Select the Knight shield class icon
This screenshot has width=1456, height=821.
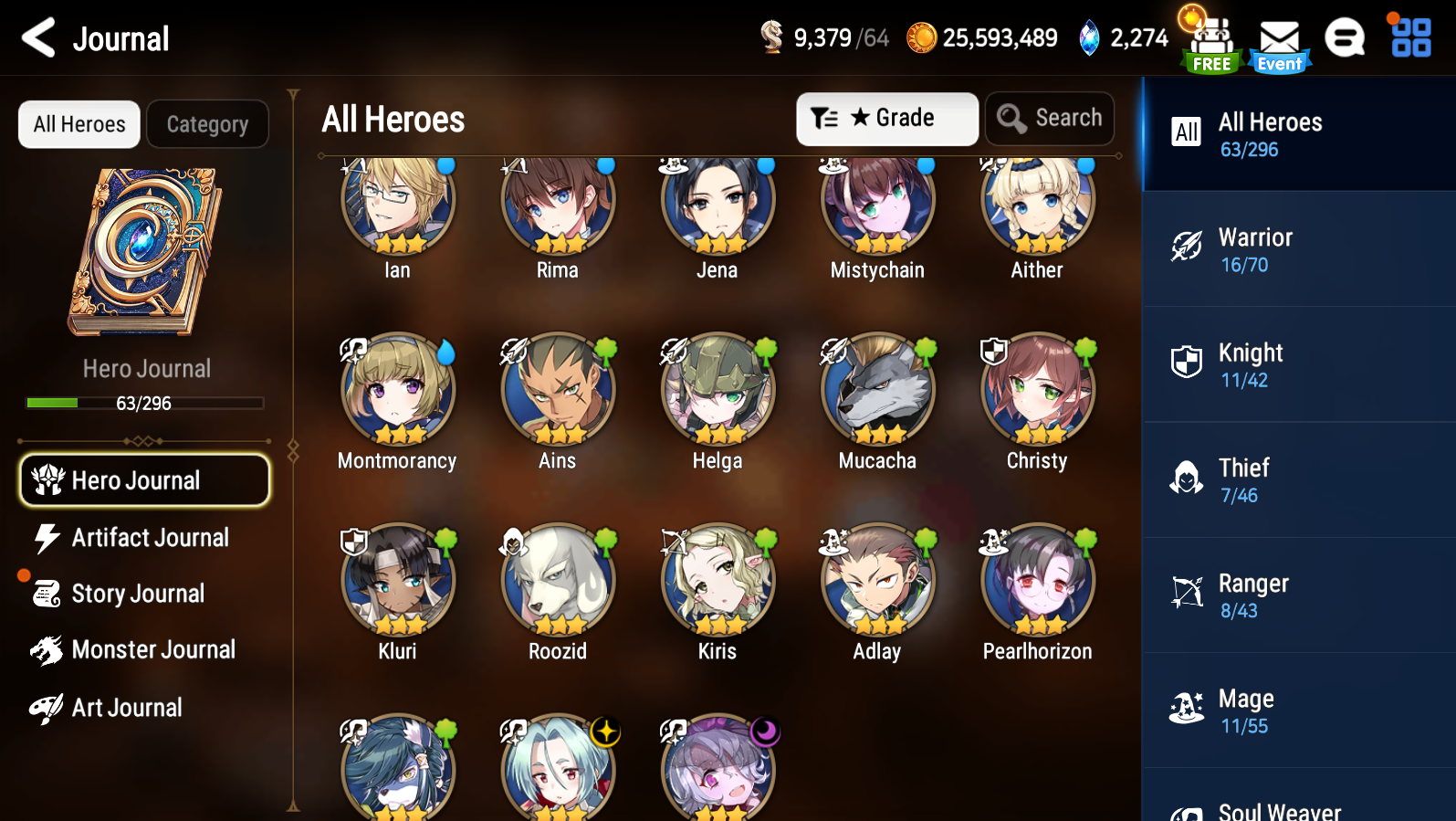(1185, 362)
